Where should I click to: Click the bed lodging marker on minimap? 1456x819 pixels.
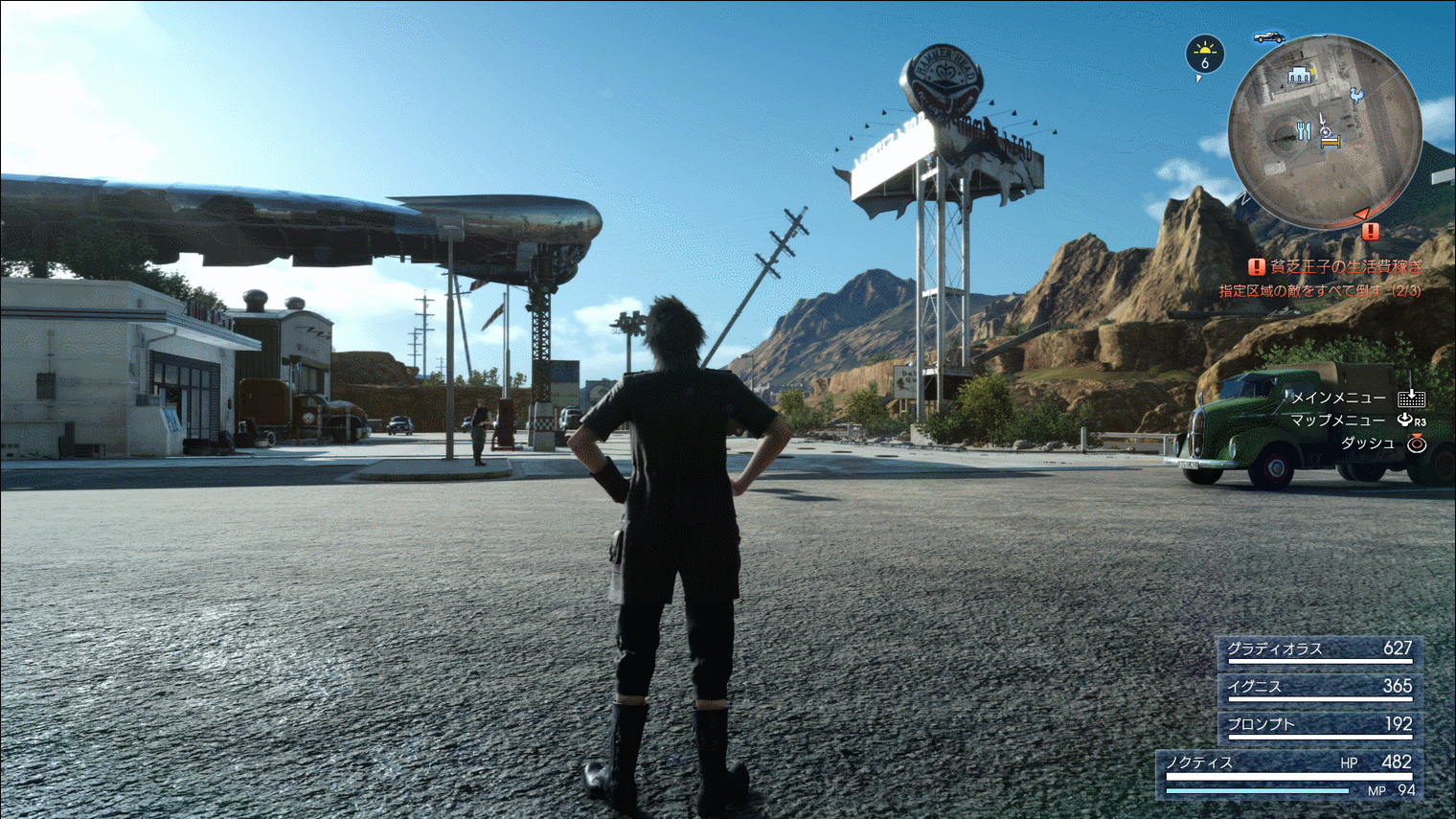pos(1331,142)
